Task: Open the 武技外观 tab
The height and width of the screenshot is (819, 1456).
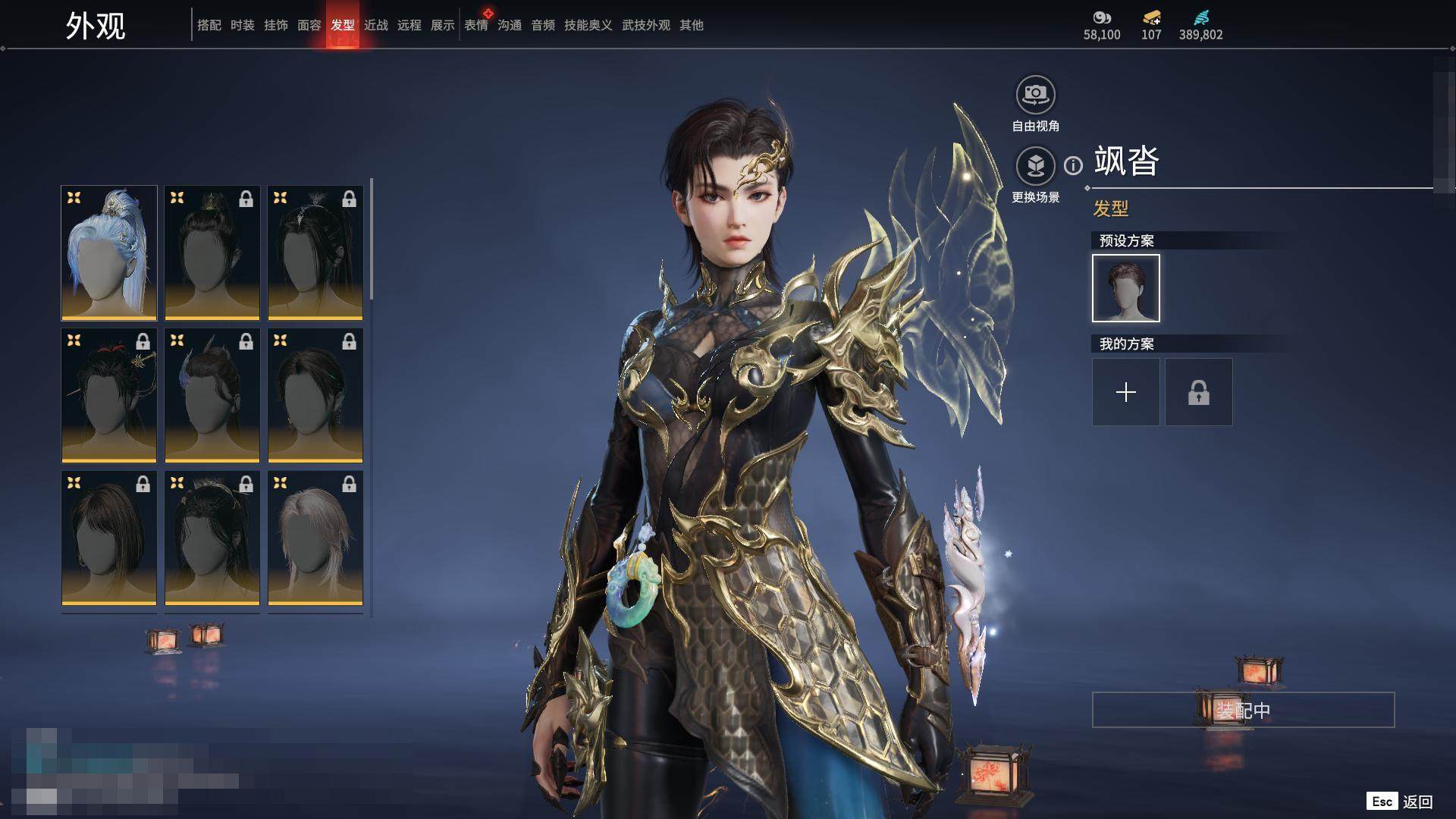Action: point(645,25)
